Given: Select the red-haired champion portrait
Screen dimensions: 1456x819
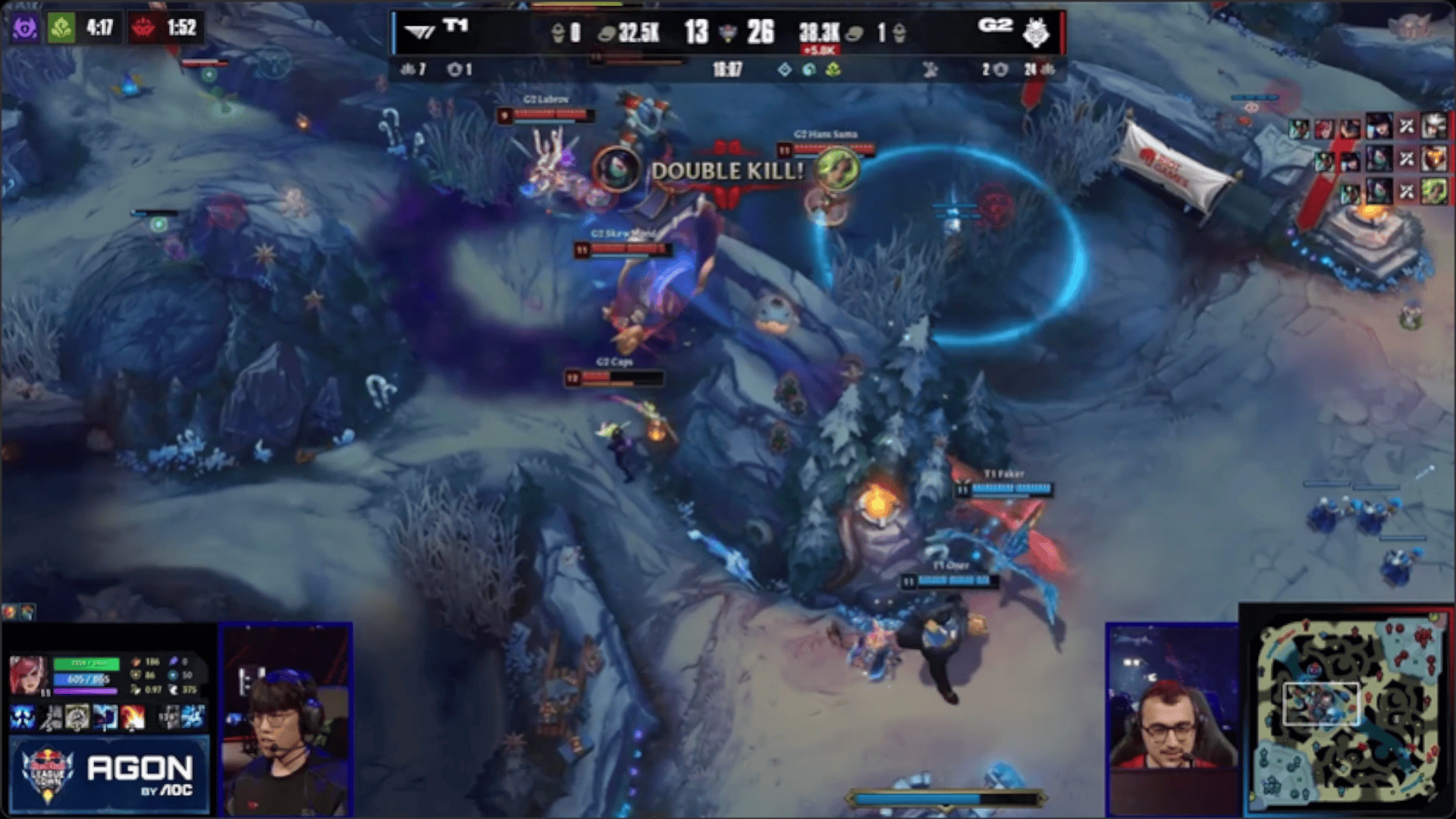Looking at the screenshot, I should click(28, 675).
